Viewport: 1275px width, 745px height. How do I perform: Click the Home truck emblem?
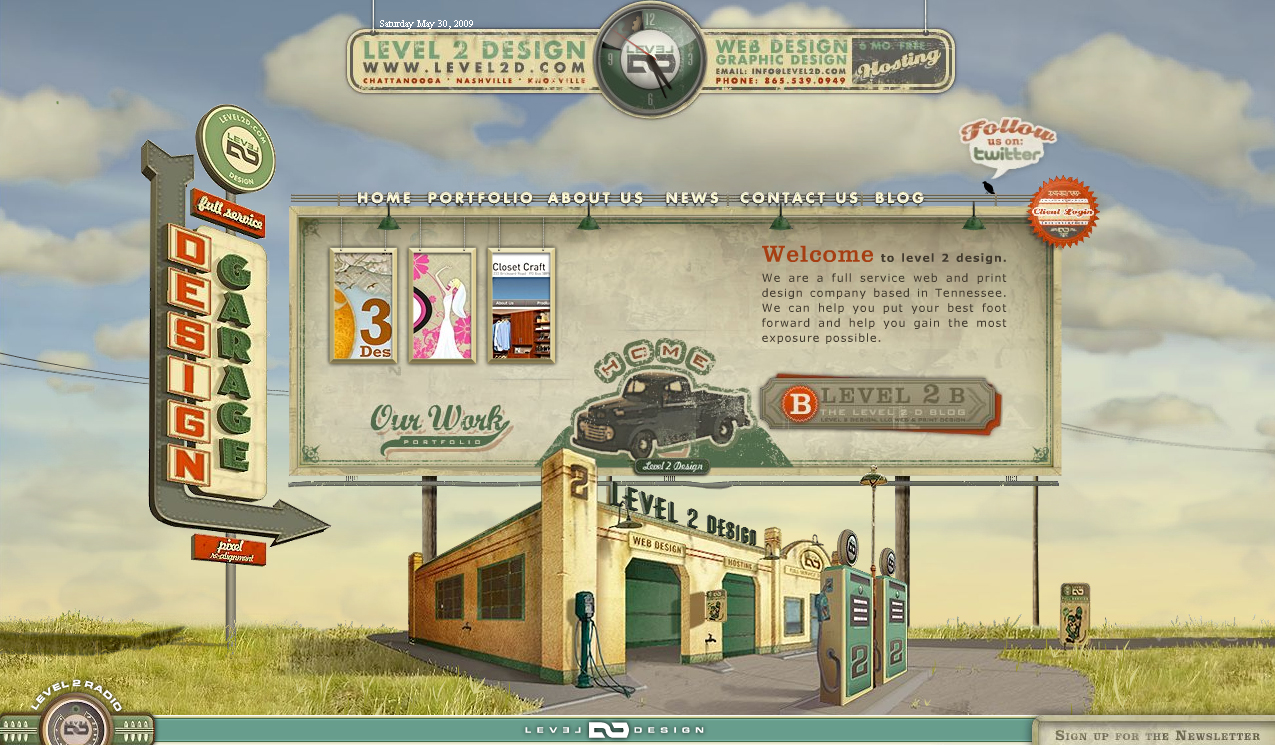click(661, 405)
